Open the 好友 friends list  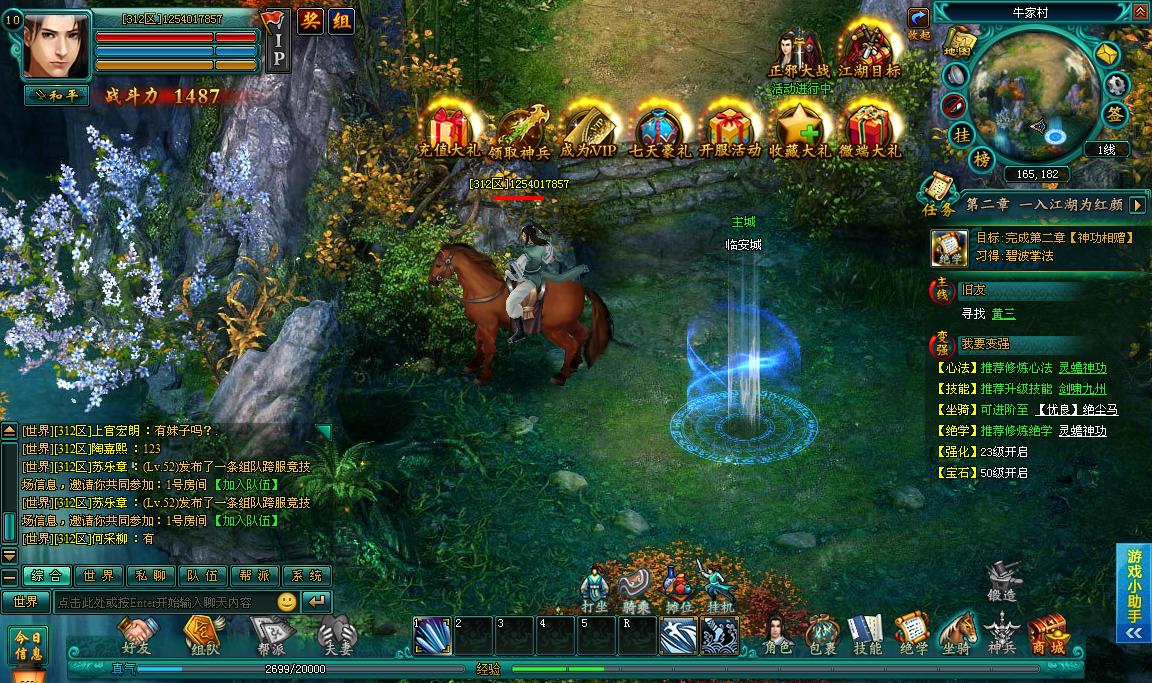tap(139, 634)
